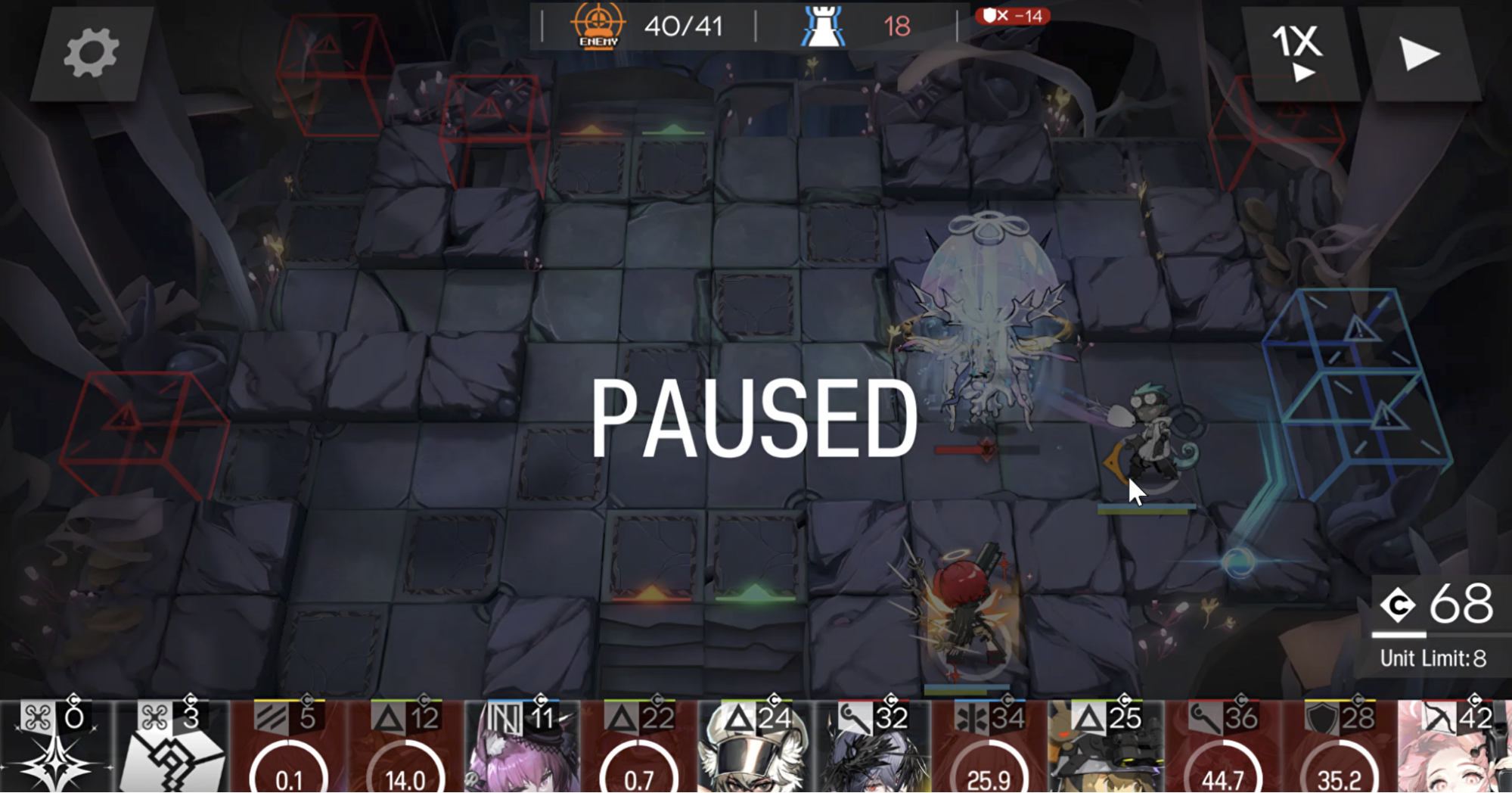Select the cooldown card costing 22

click(x=639, y=747)
